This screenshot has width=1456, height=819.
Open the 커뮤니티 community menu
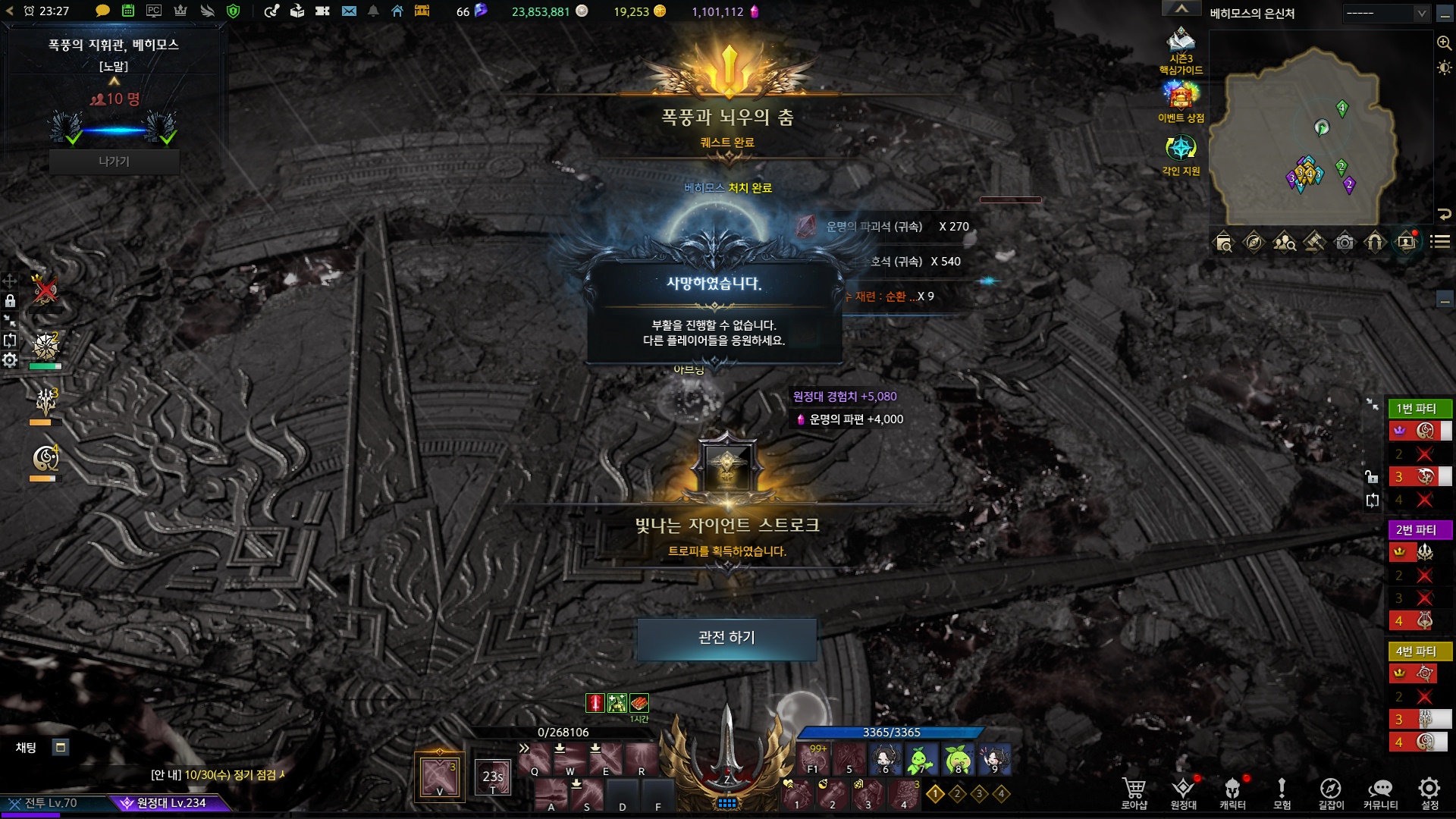[x=1380, y=793]
